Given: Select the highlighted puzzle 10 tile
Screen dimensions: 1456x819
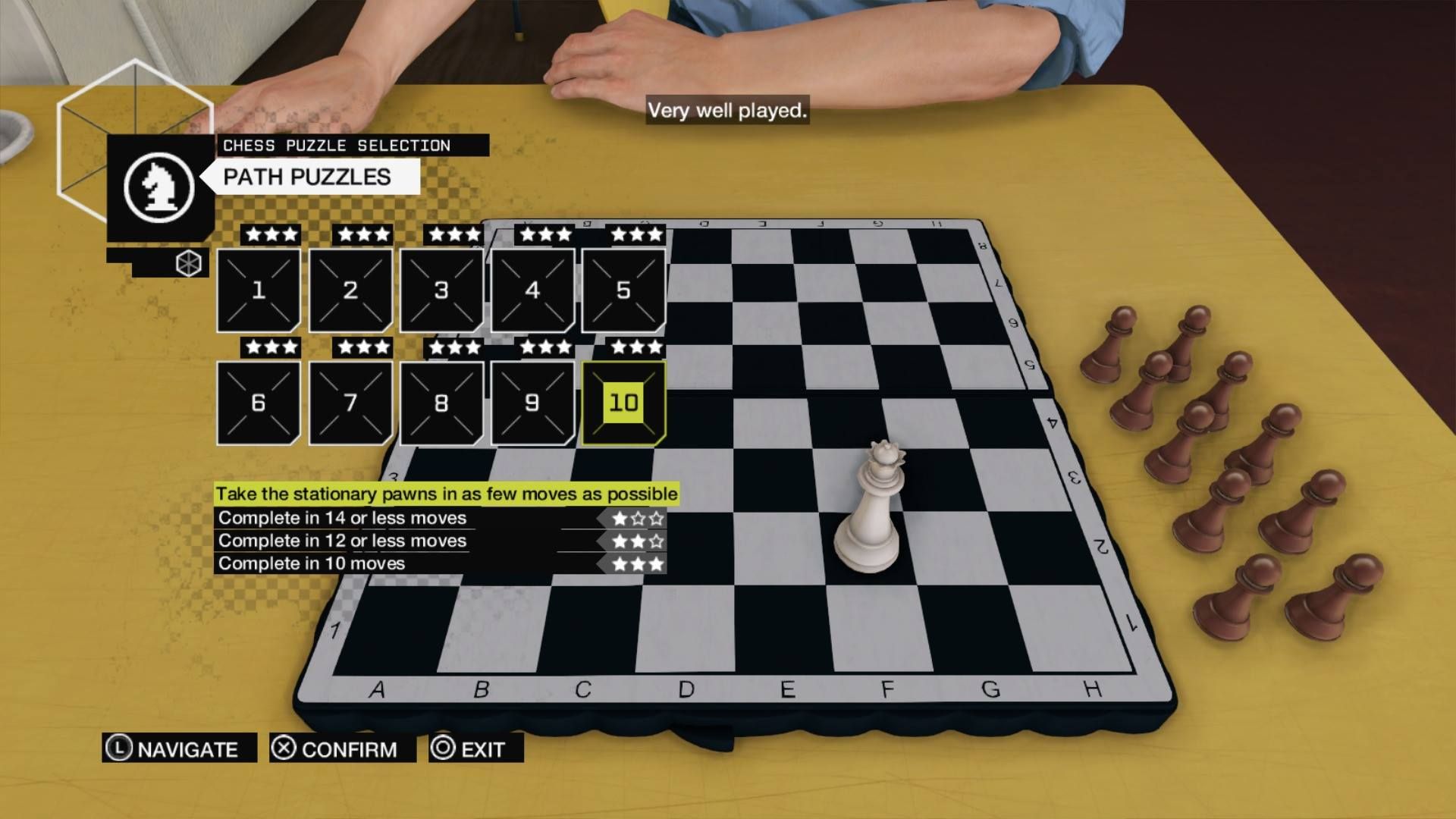Looking at the screenshot, I should point(623,403).
